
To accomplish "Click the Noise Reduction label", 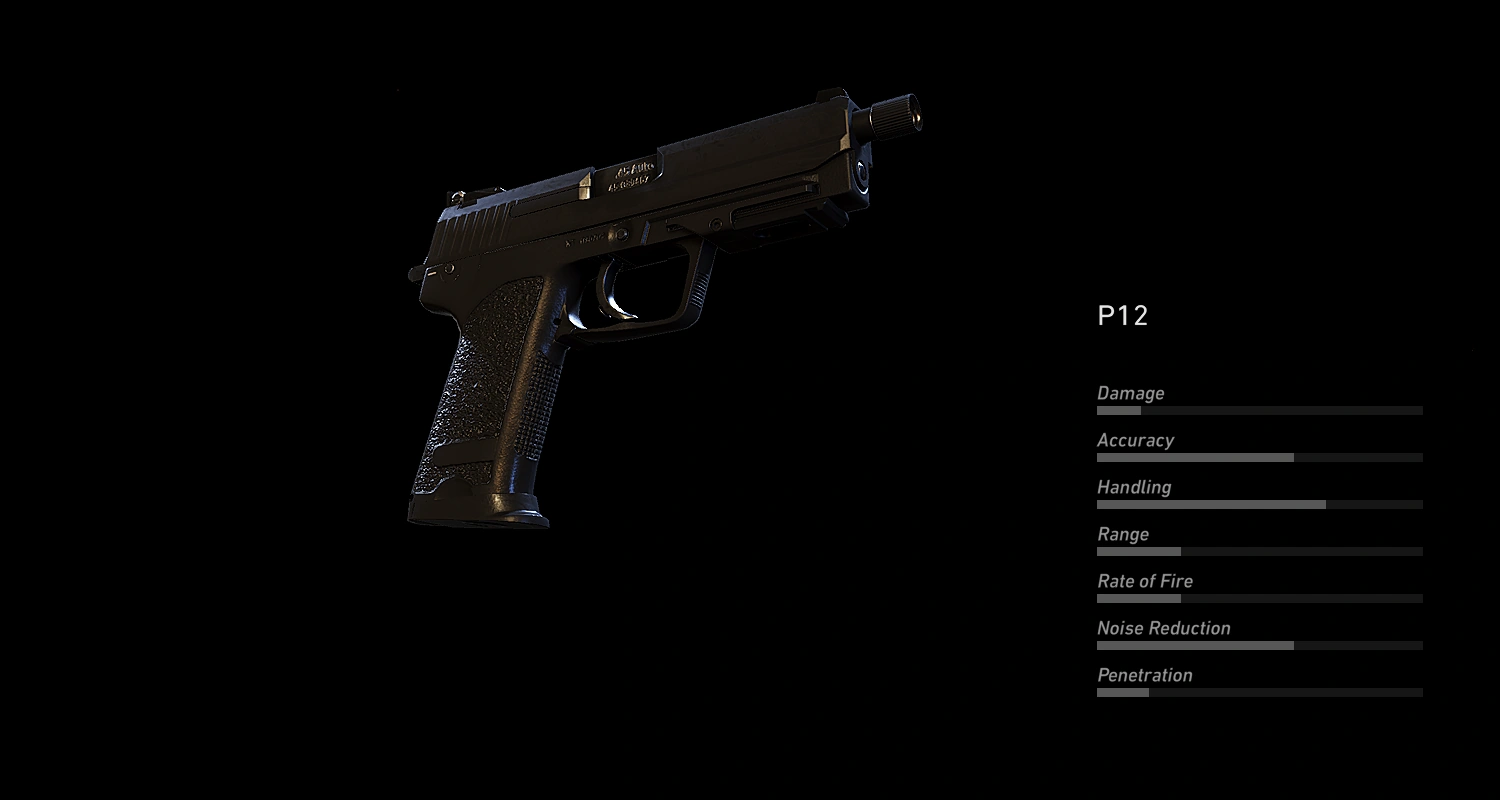I will (1163, 628).
